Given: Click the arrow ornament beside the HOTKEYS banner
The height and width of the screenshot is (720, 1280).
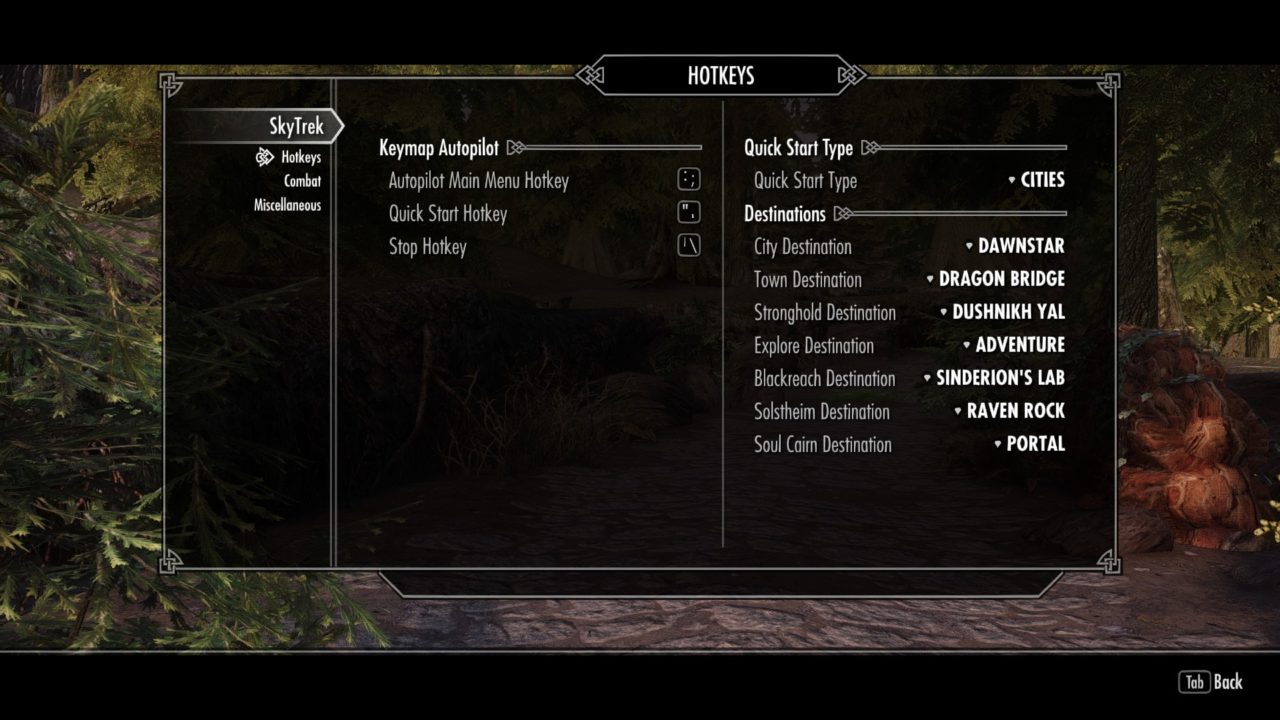Looking at the screenshot, I should pos(588,74).
